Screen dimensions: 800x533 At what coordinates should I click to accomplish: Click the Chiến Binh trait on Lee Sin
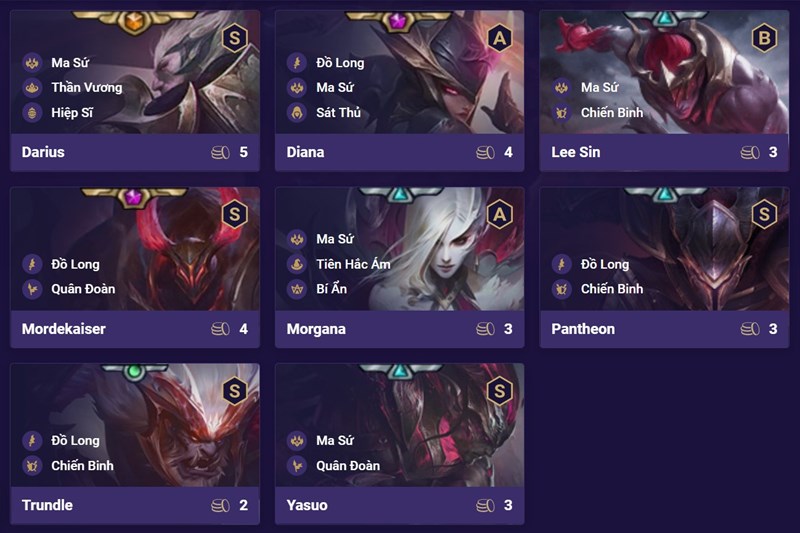click(612, 113)
